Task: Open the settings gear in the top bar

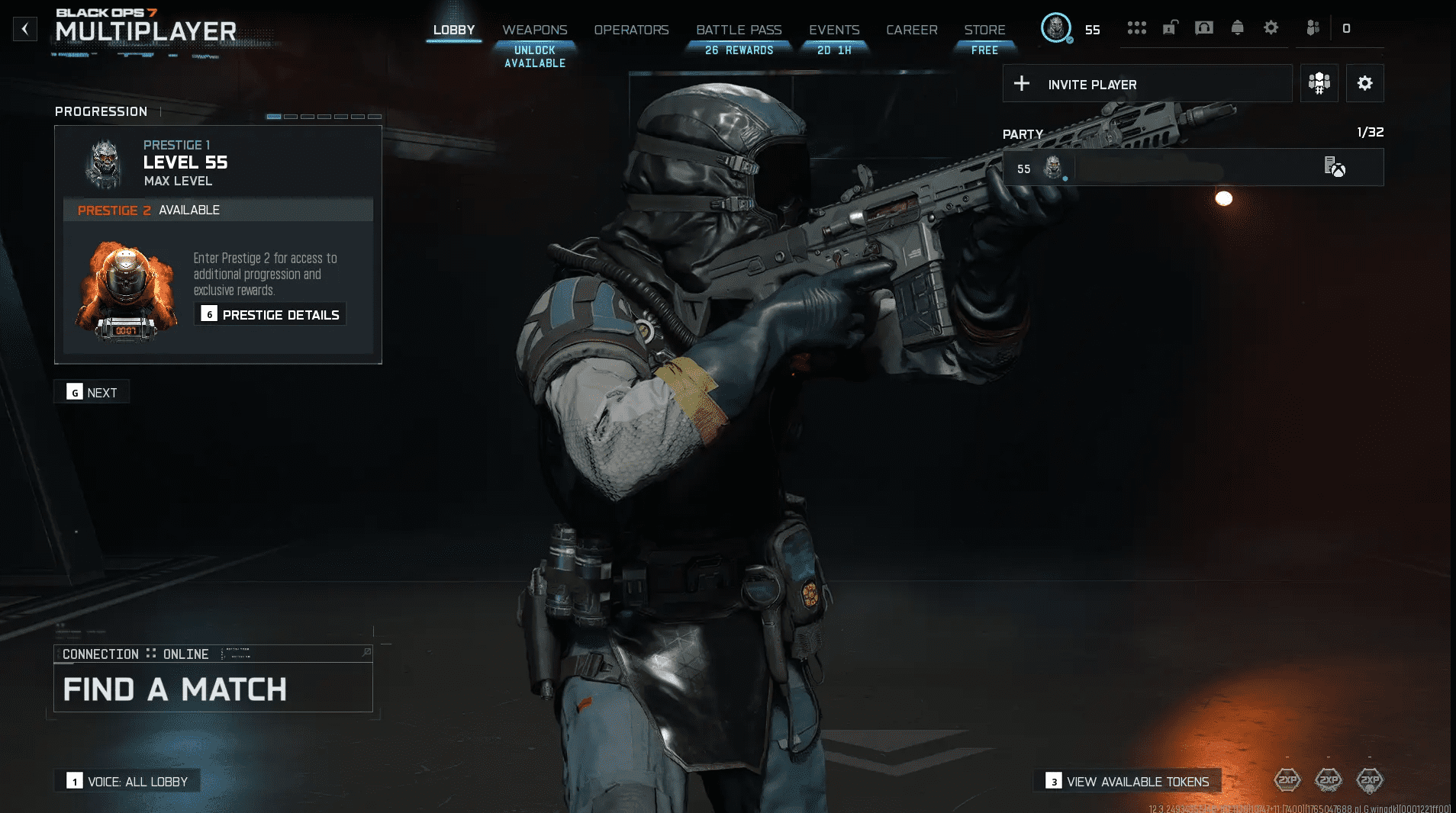Action: 1270,27
